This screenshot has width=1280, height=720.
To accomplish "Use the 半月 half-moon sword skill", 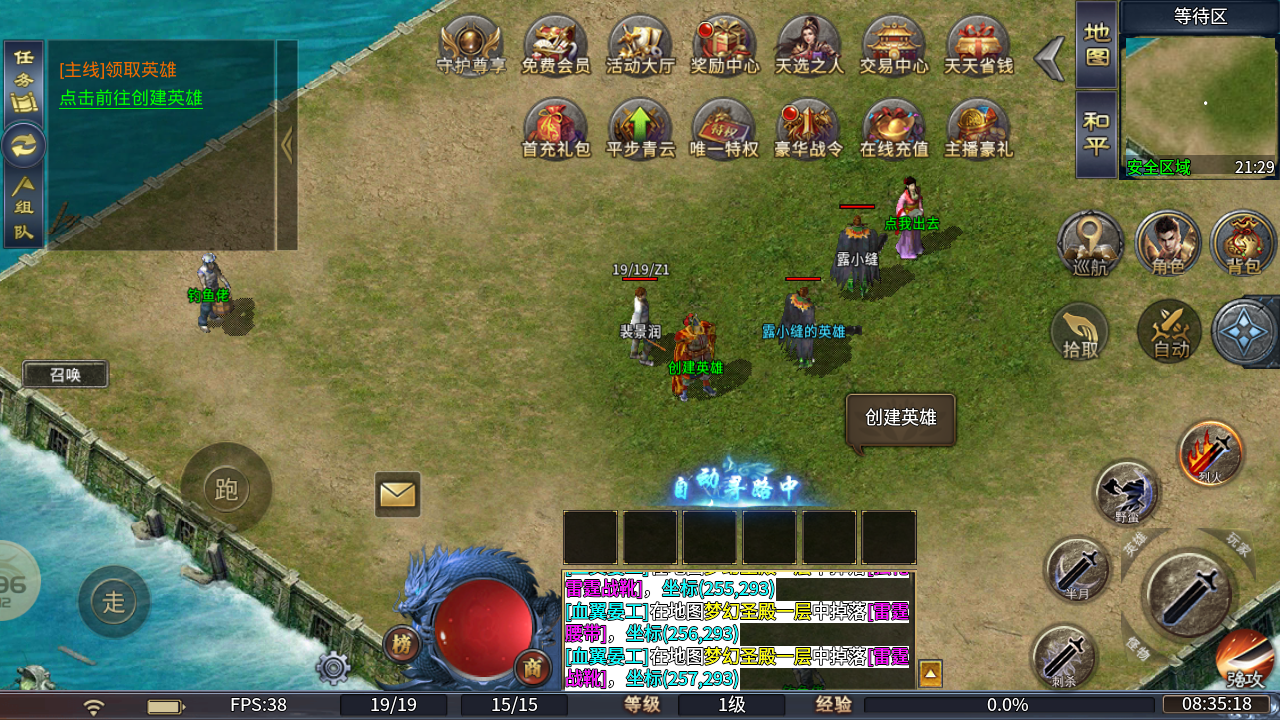I will (x=1076, y=570).
